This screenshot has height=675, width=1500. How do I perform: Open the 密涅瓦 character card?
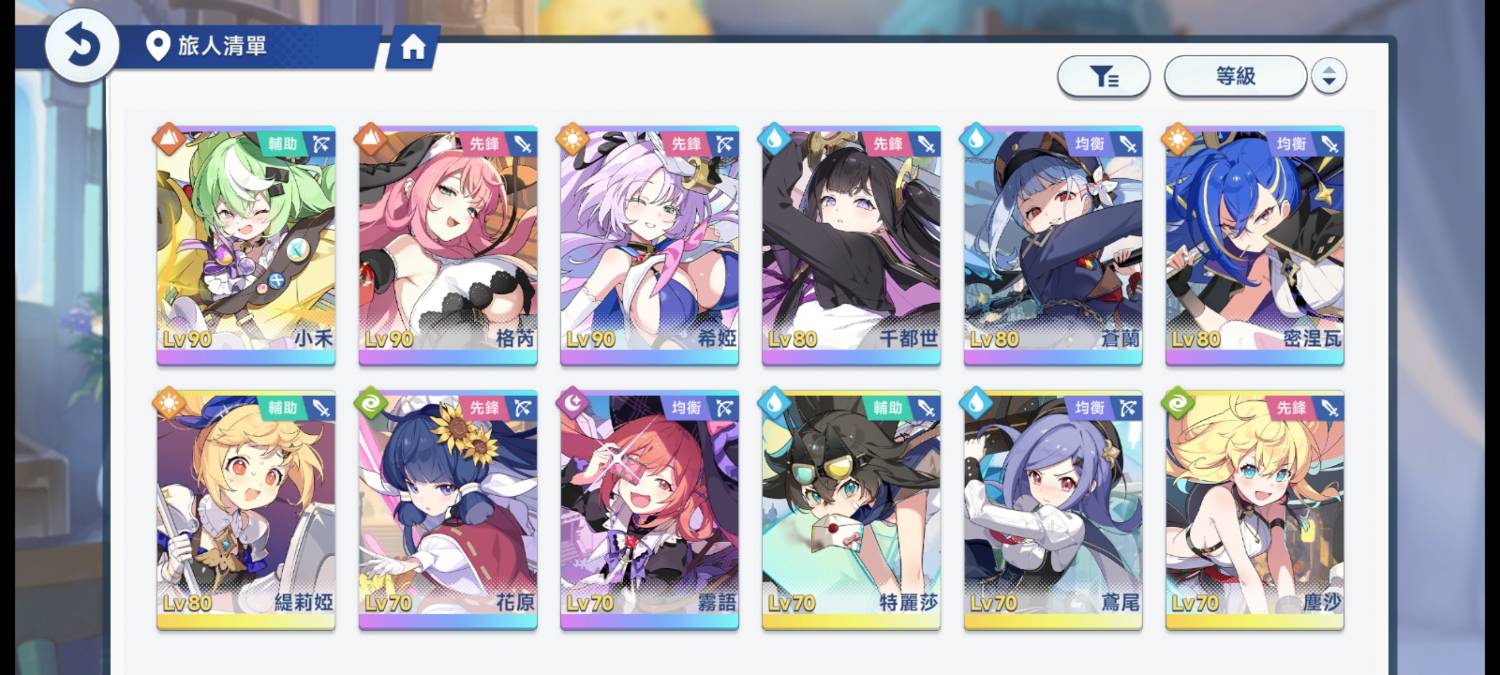click(x=1255, y=244)
